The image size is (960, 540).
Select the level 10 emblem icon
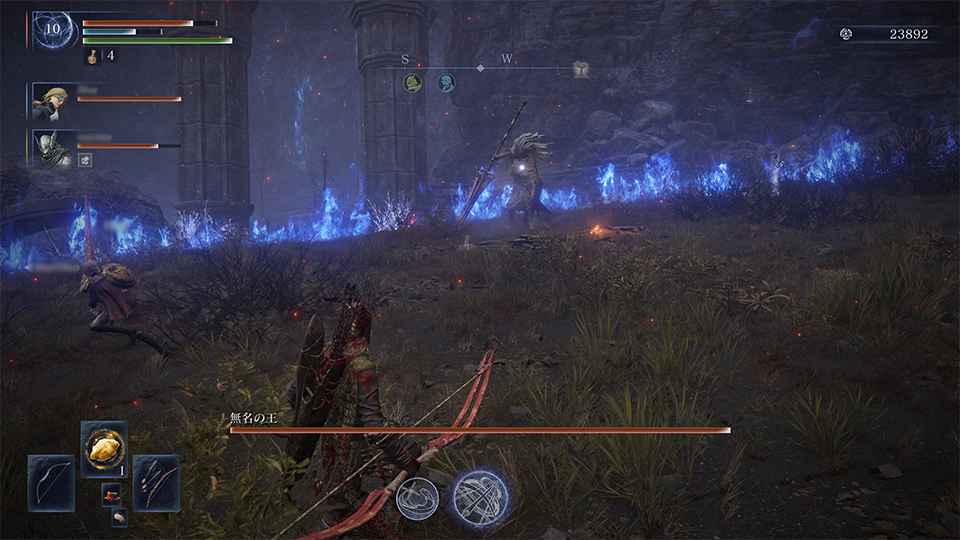[x=55, y=31]
